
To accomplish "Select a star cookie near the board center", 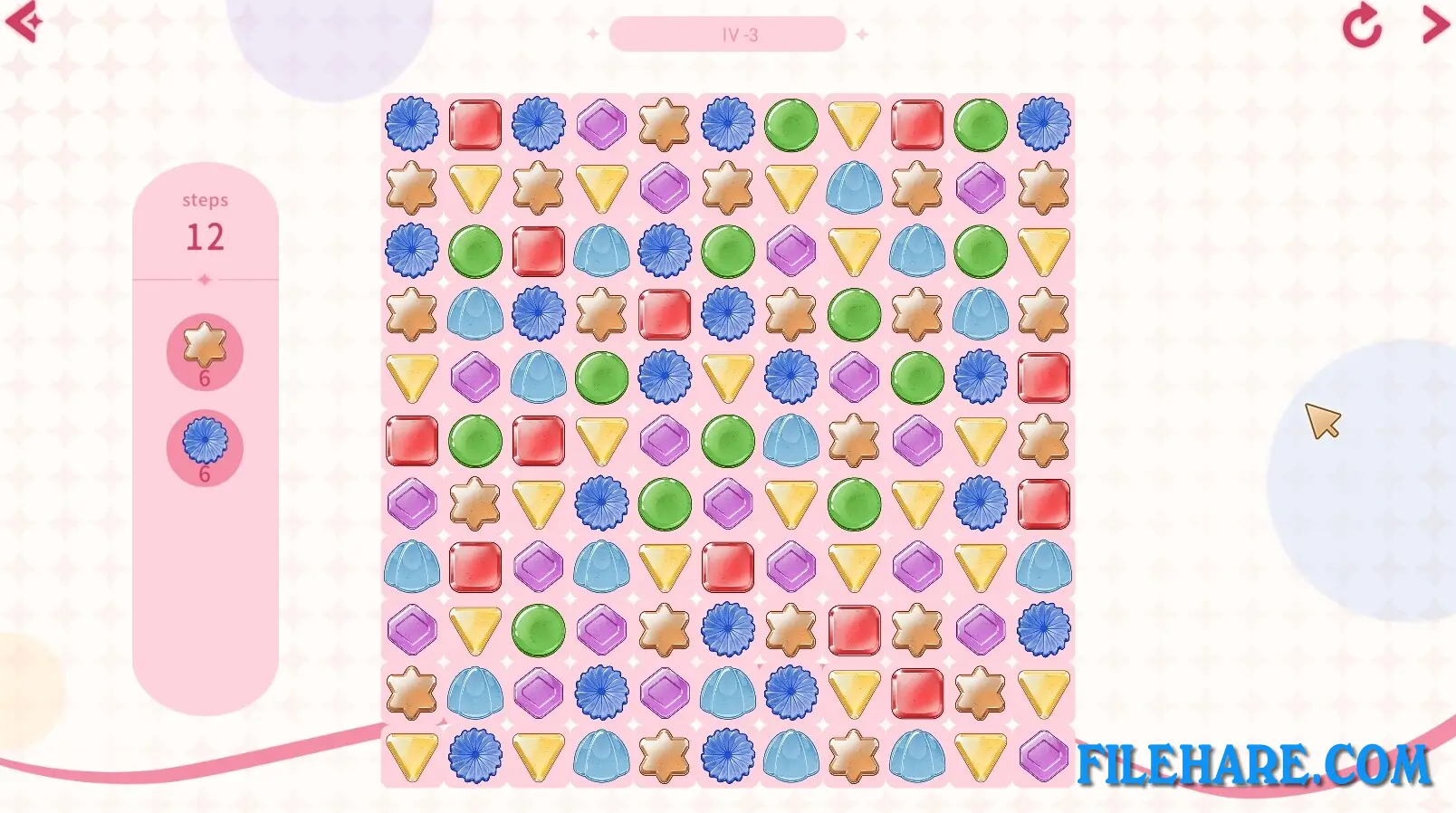I will click(x=854, y=441).
